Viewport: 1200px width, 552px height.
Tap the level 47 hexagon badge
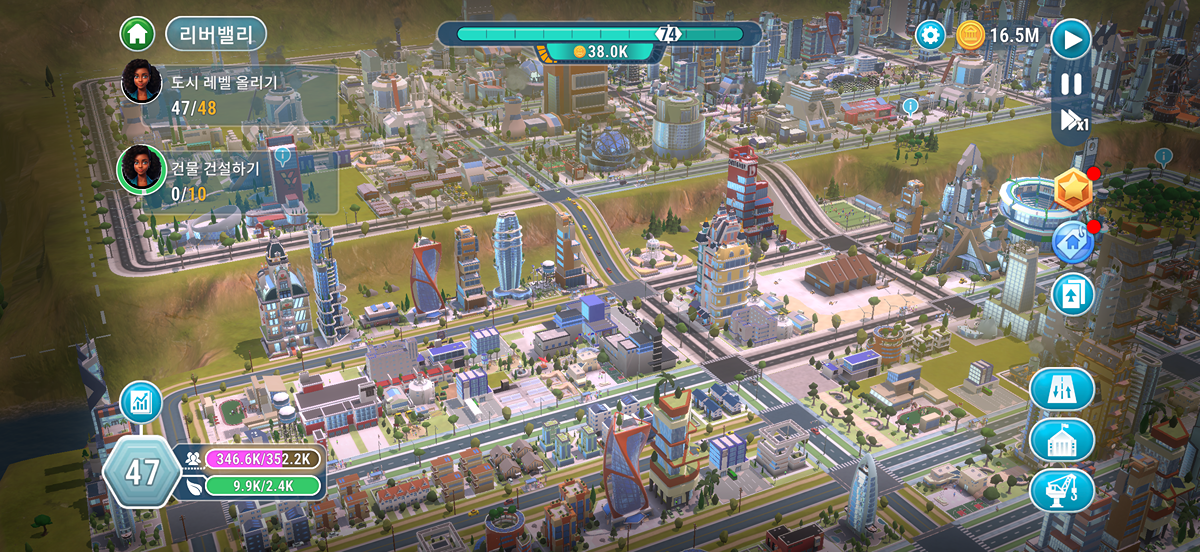141,472
